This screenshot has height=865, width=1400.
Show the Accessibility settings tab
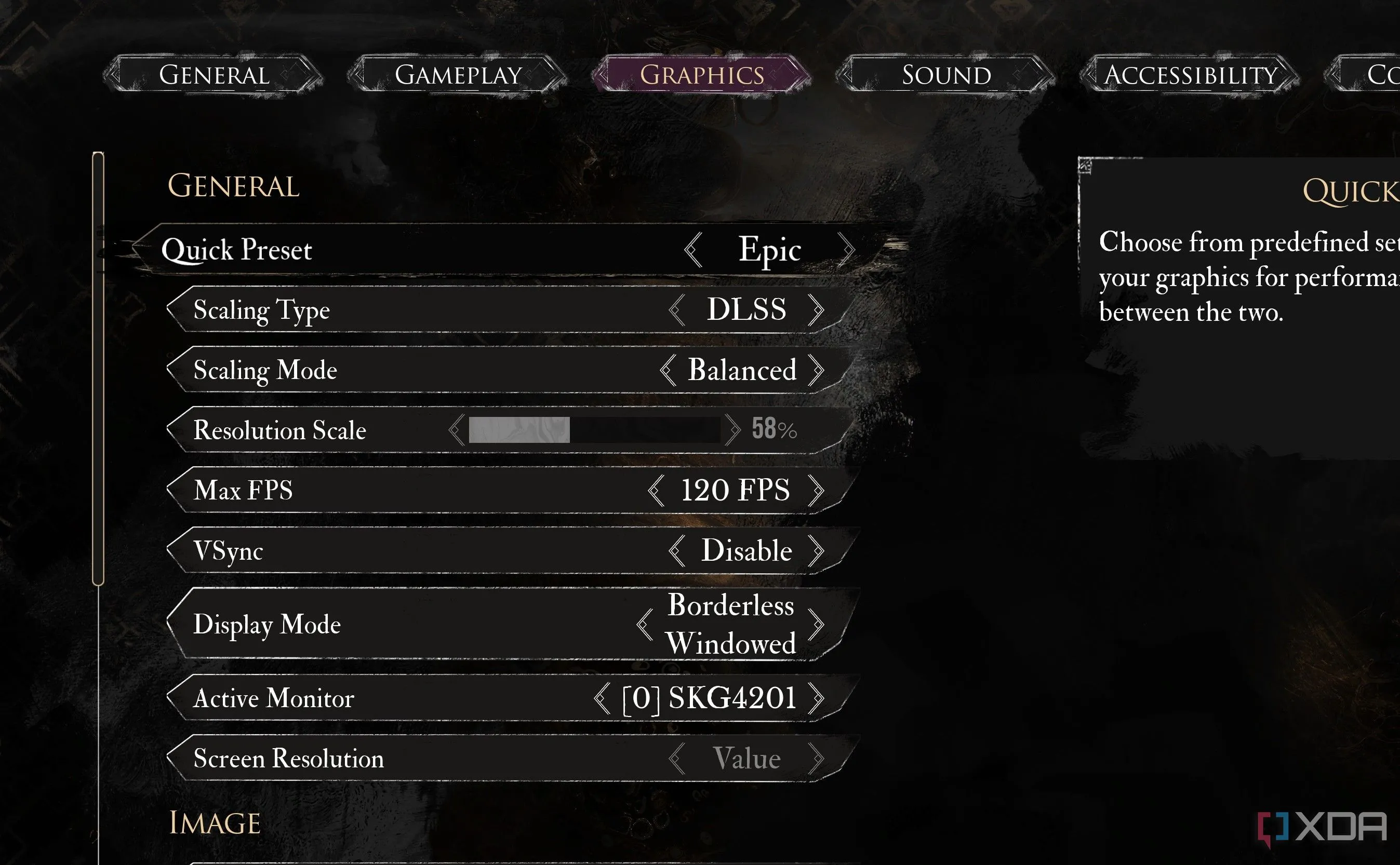pyautogui.click(x=1190, y=75)
